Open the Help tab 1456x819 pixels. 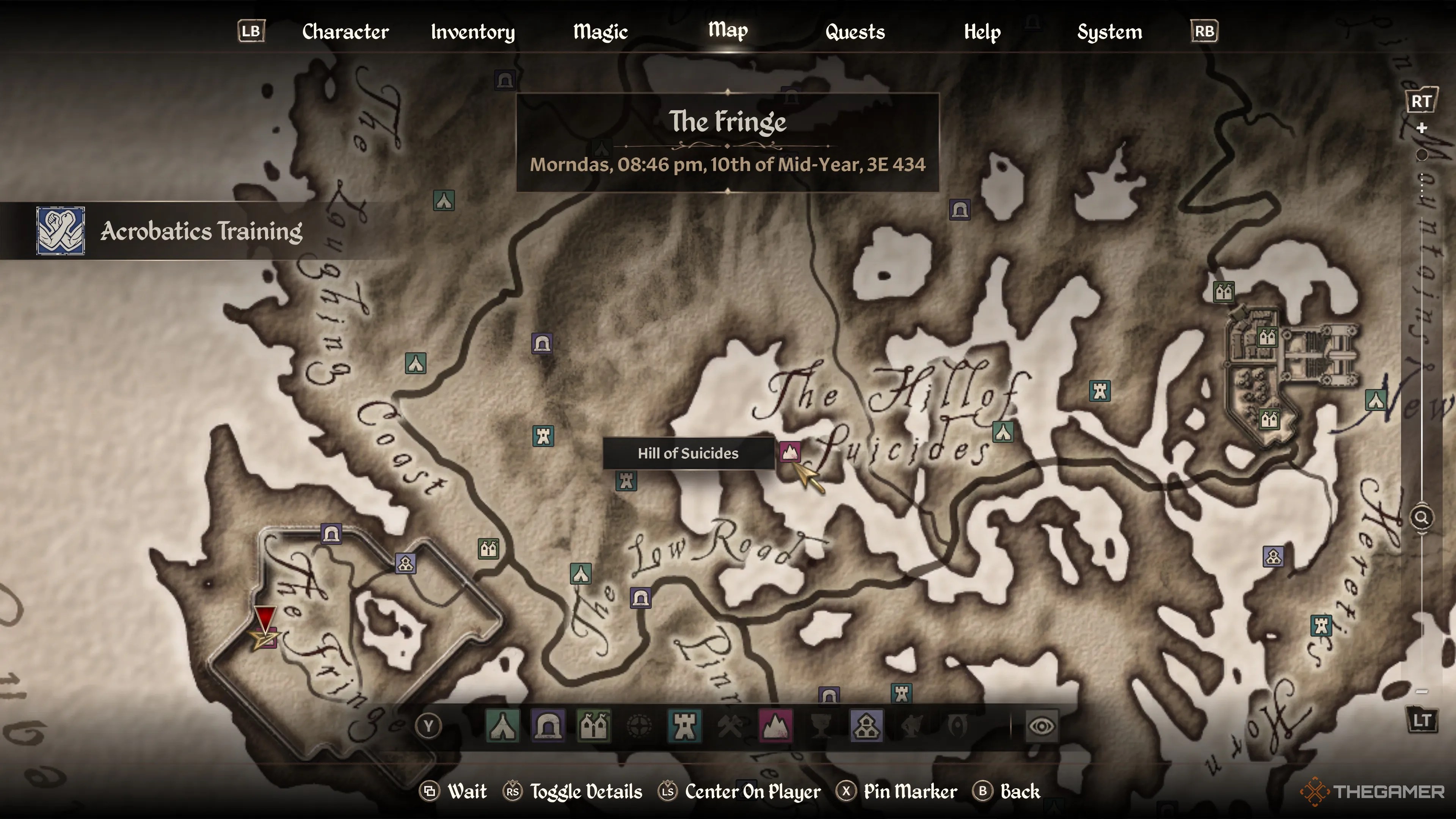click(982, 31)
